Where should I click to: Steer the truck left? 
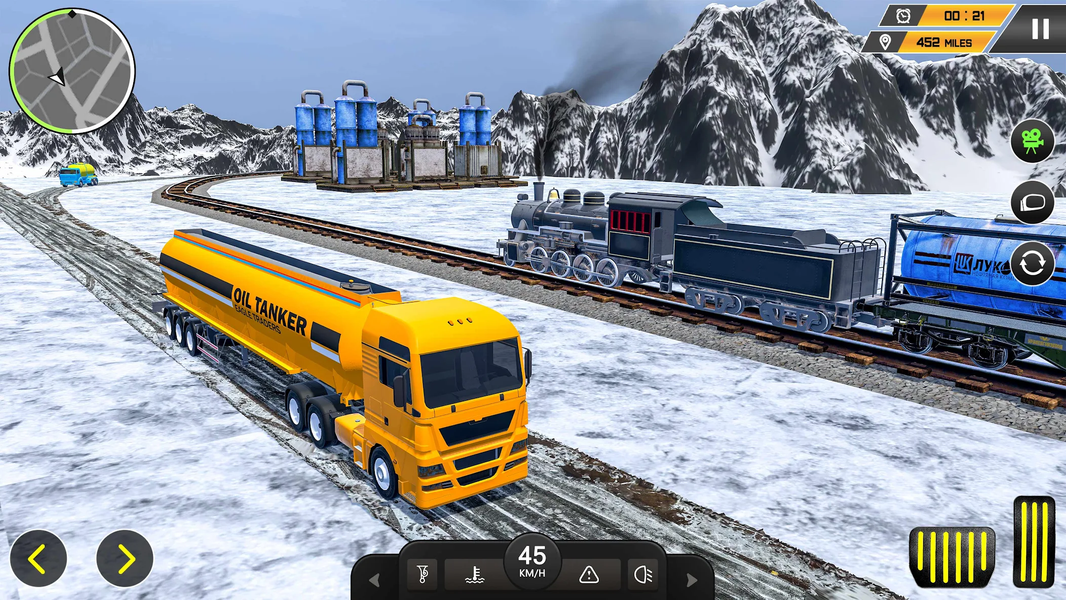(x=38, y=559)
